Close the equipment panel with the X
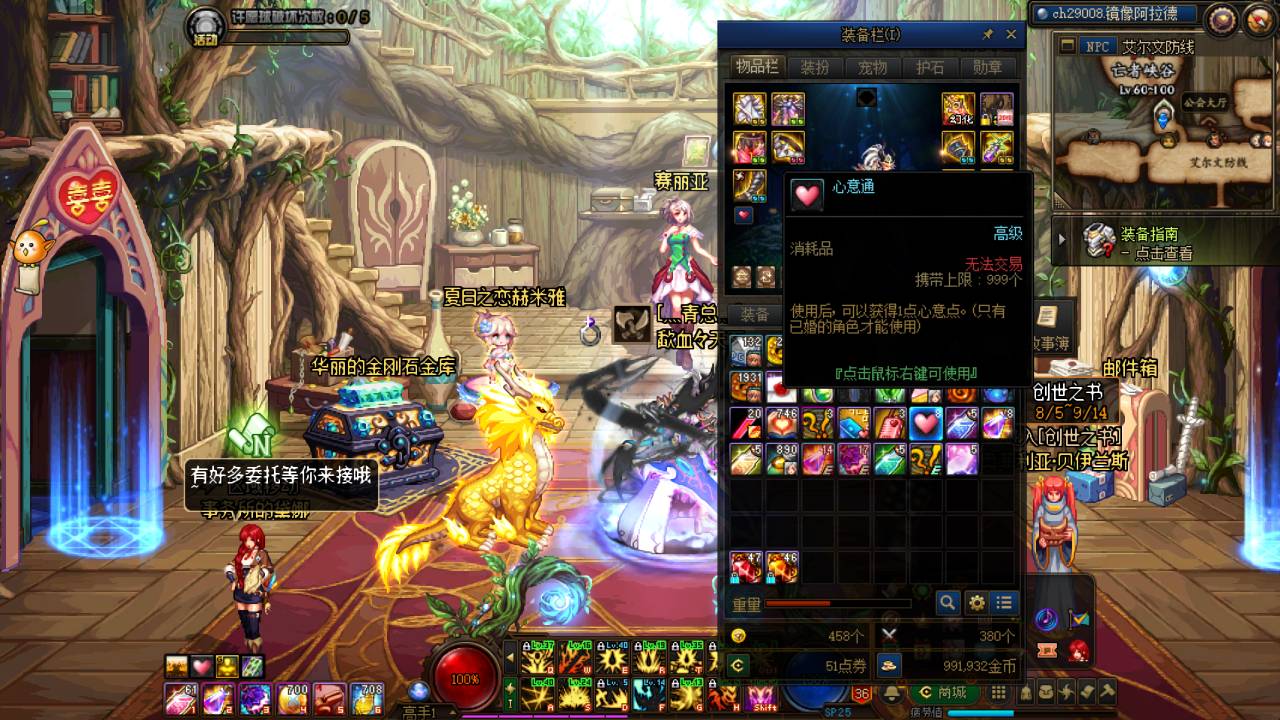The image size is (1280, 720). (1011, 35)
